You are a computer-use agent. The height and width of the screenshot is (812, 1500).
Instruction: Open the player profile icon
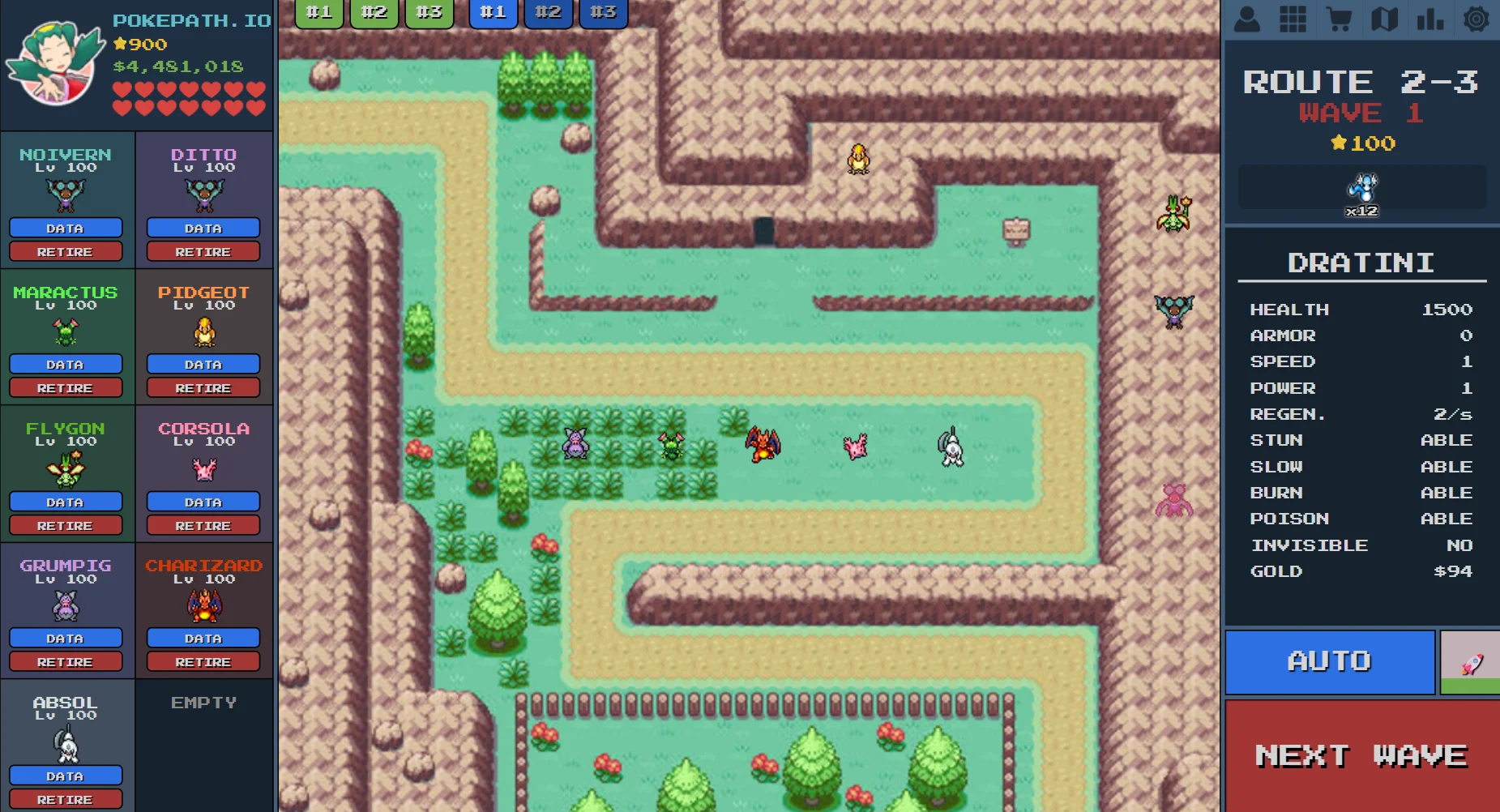(1246, 18)
